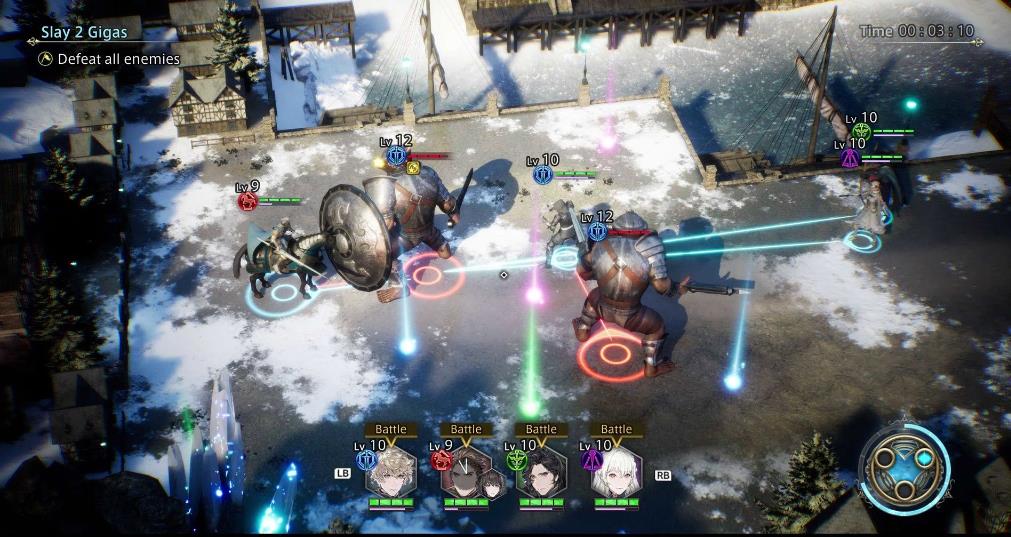Select the red cavalry unit marker on field
The image size is (1011, 537).
(x=247, y=201)
